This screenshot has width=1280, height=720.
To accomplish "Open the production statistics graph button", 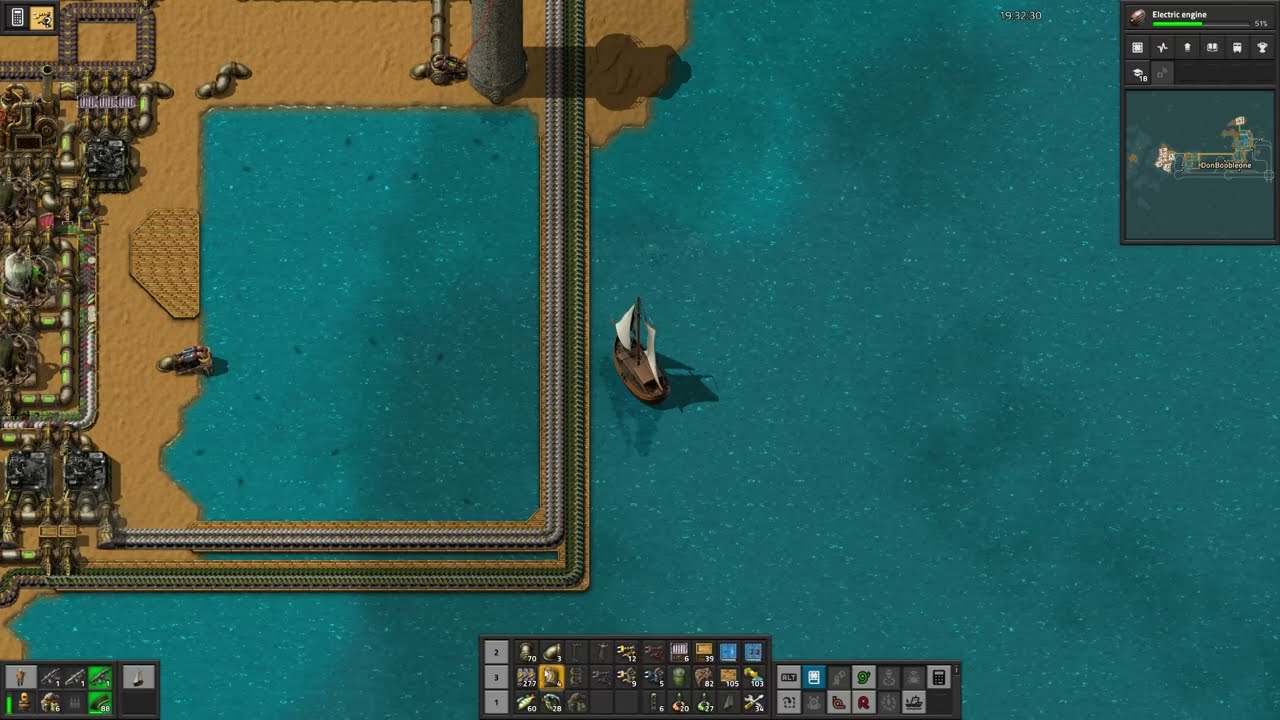I will pyautogui.click(x=1162, y=47).
